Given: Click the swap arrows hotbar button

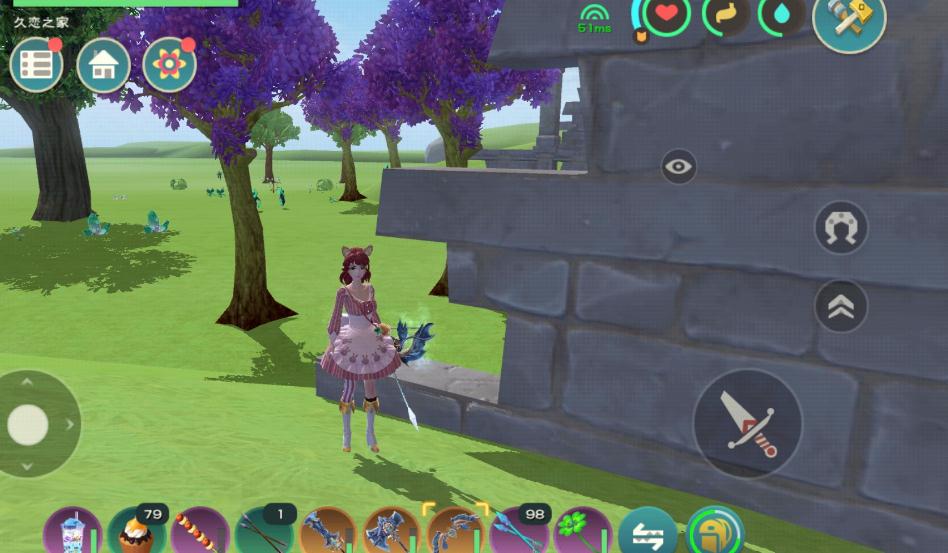Looking at the screenshot, I should 647,532.
